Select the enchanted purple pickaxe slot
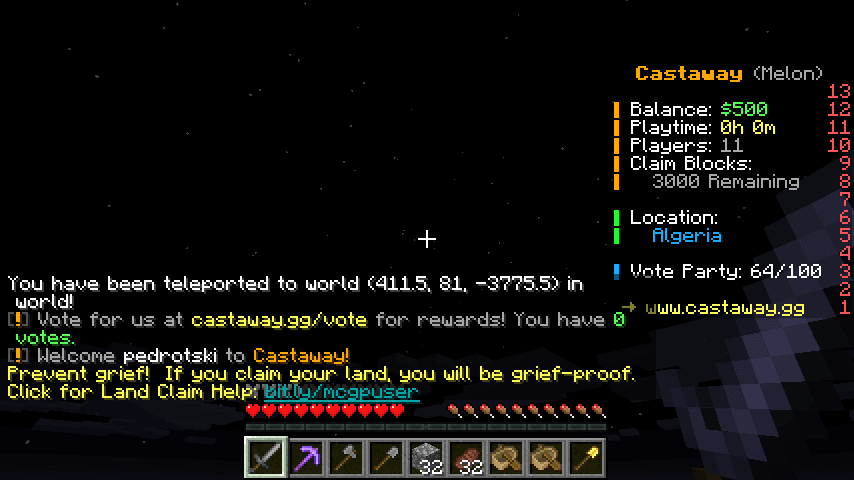This screenshot has height=480, width=854. point(306,459)
